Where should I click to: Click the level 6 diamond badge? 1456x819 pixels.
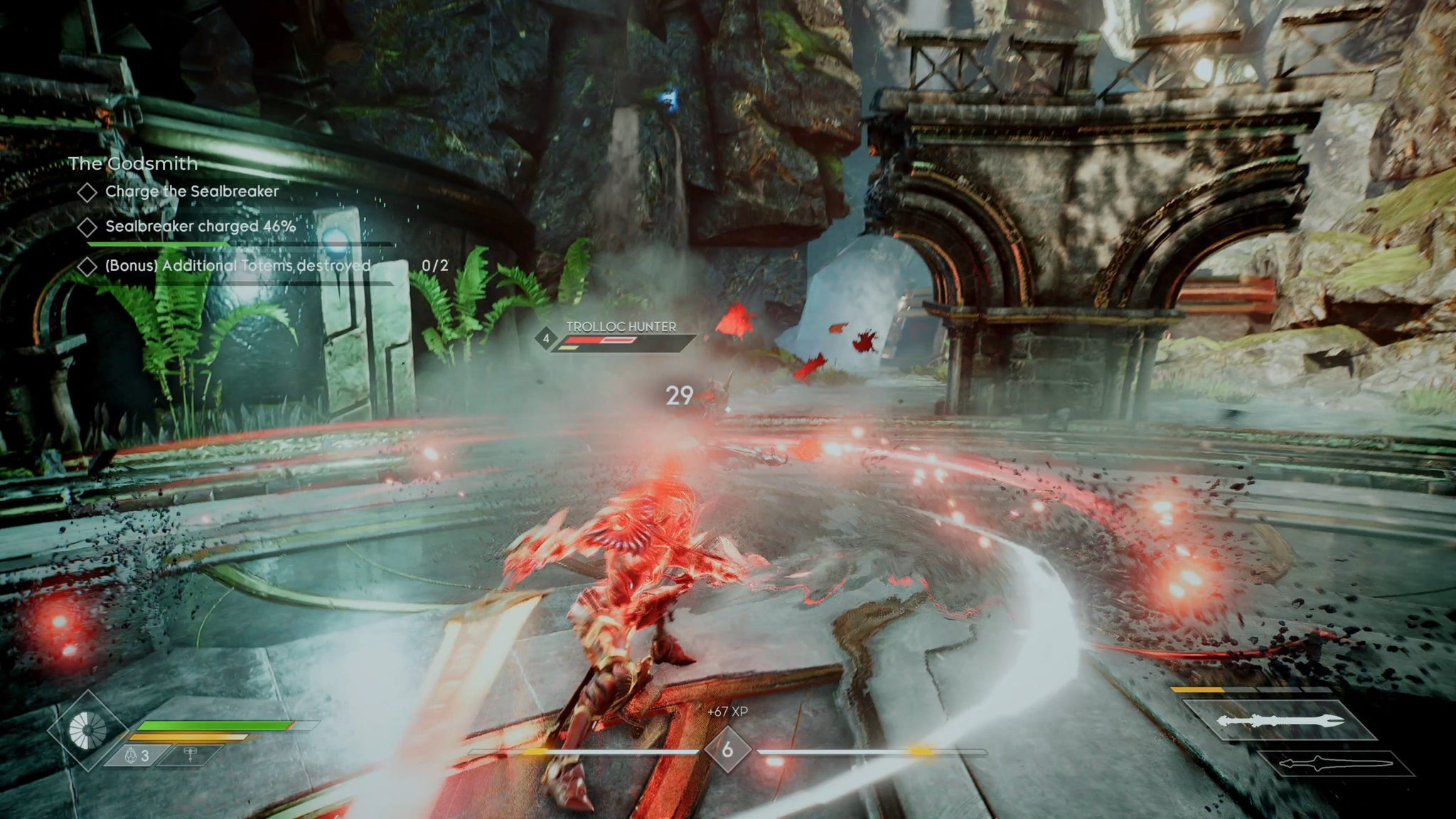tap(727, 749)
